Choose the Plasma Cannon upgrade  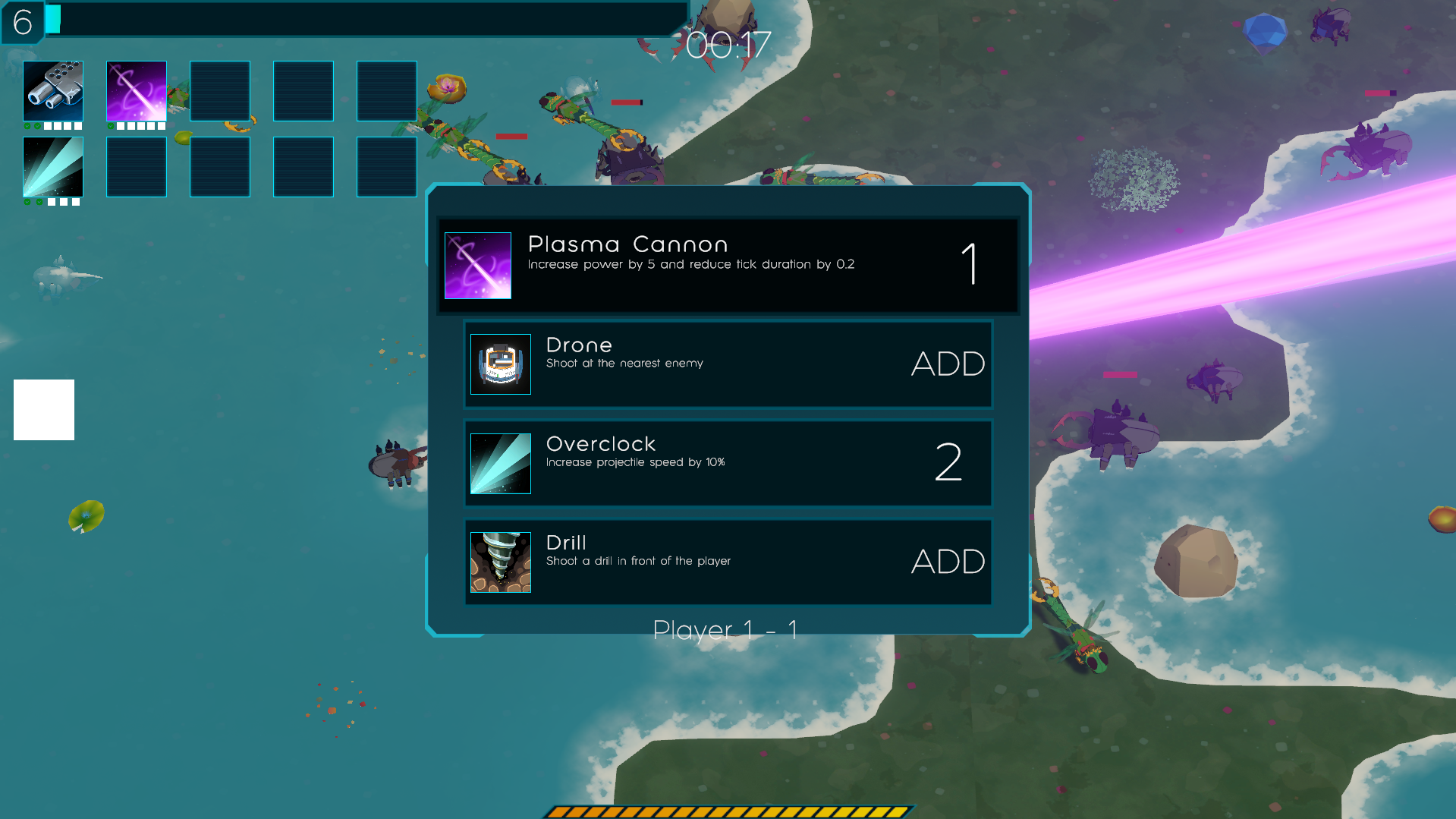point(728,265)
